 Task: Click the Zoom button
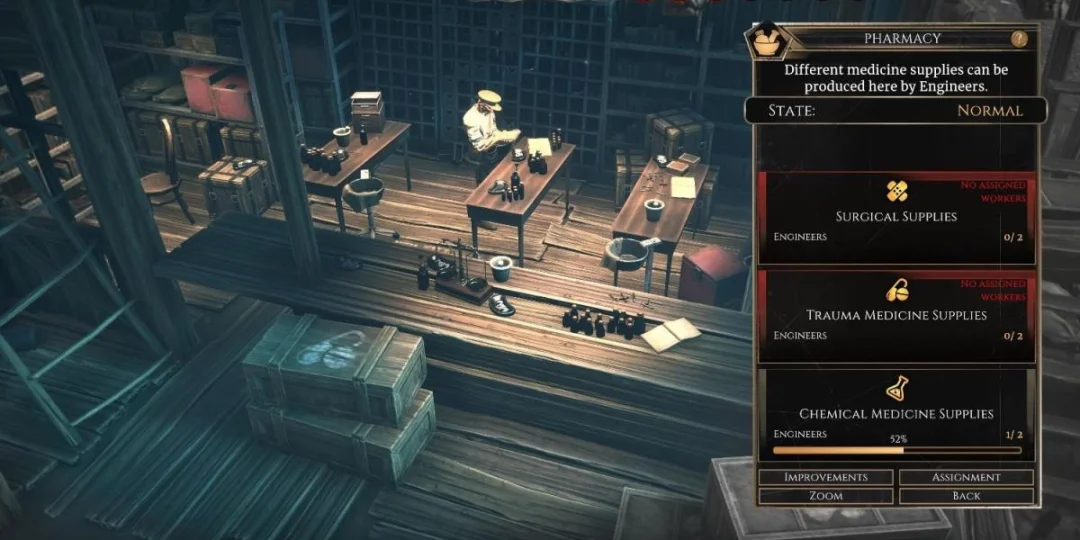click(x=825, y=496)
